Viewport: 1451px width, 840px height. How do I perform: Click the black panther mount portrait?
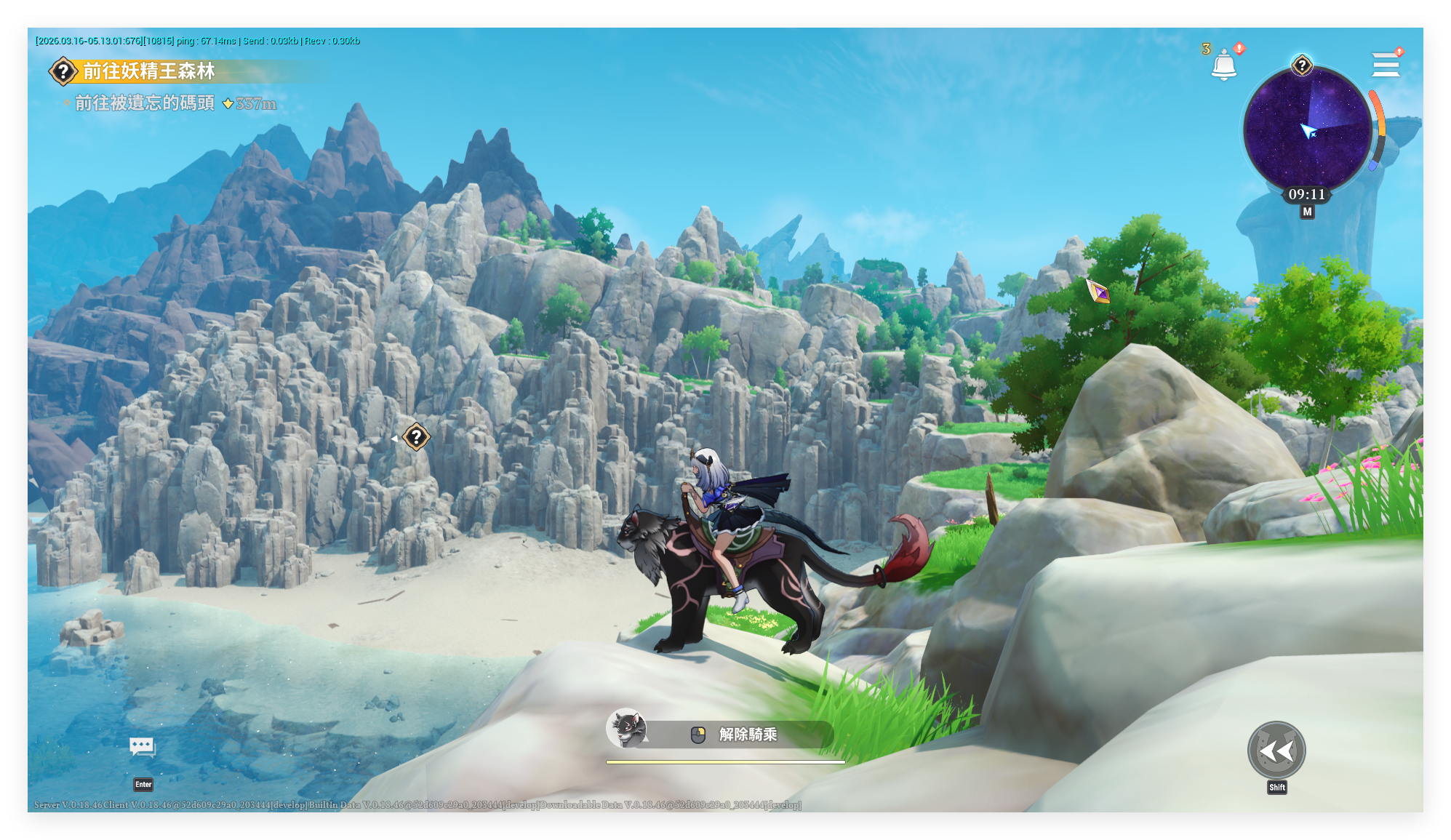[627, 728]
